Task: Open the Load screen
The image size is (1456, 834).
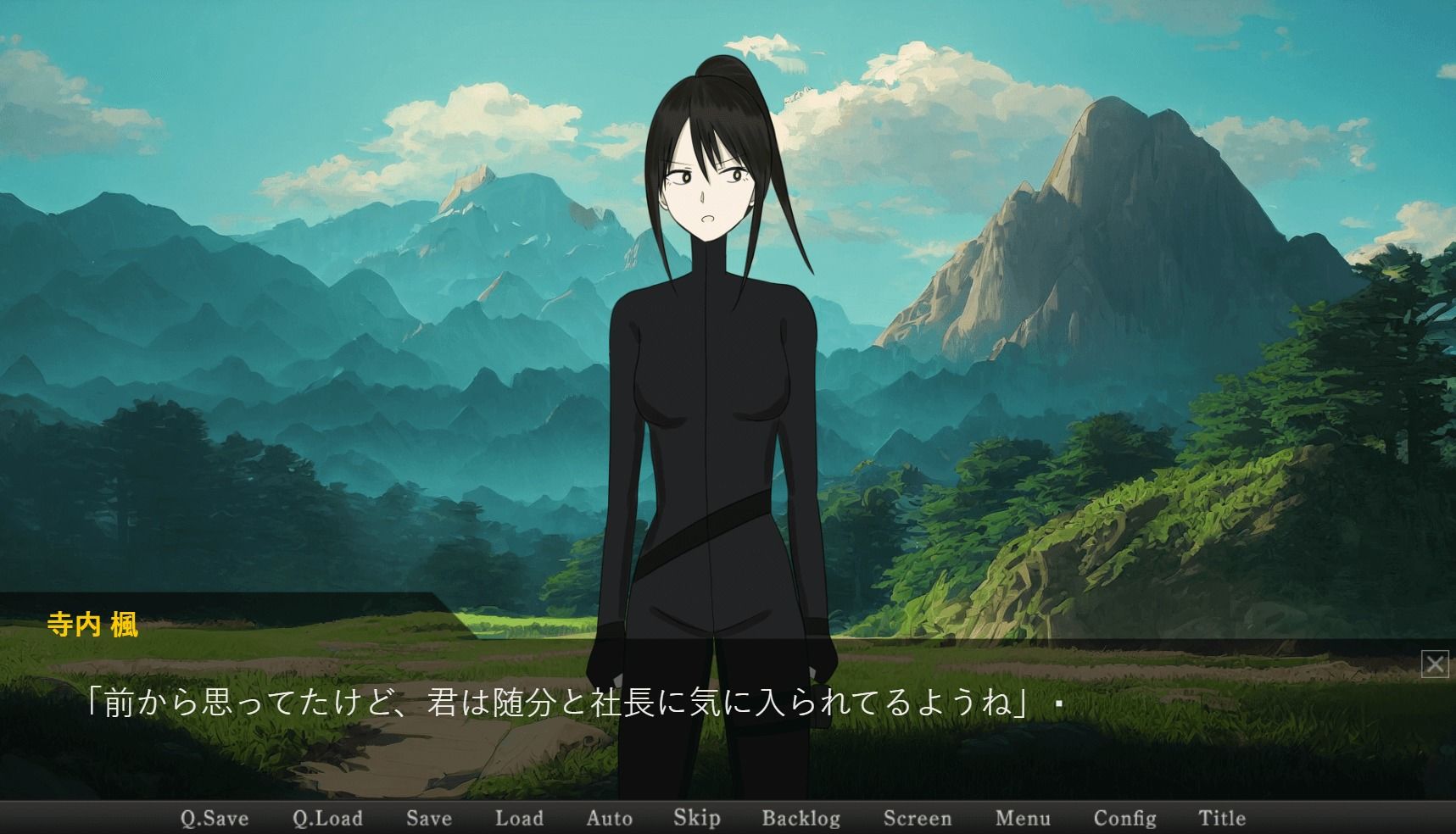Action: (x=520, y=817)
